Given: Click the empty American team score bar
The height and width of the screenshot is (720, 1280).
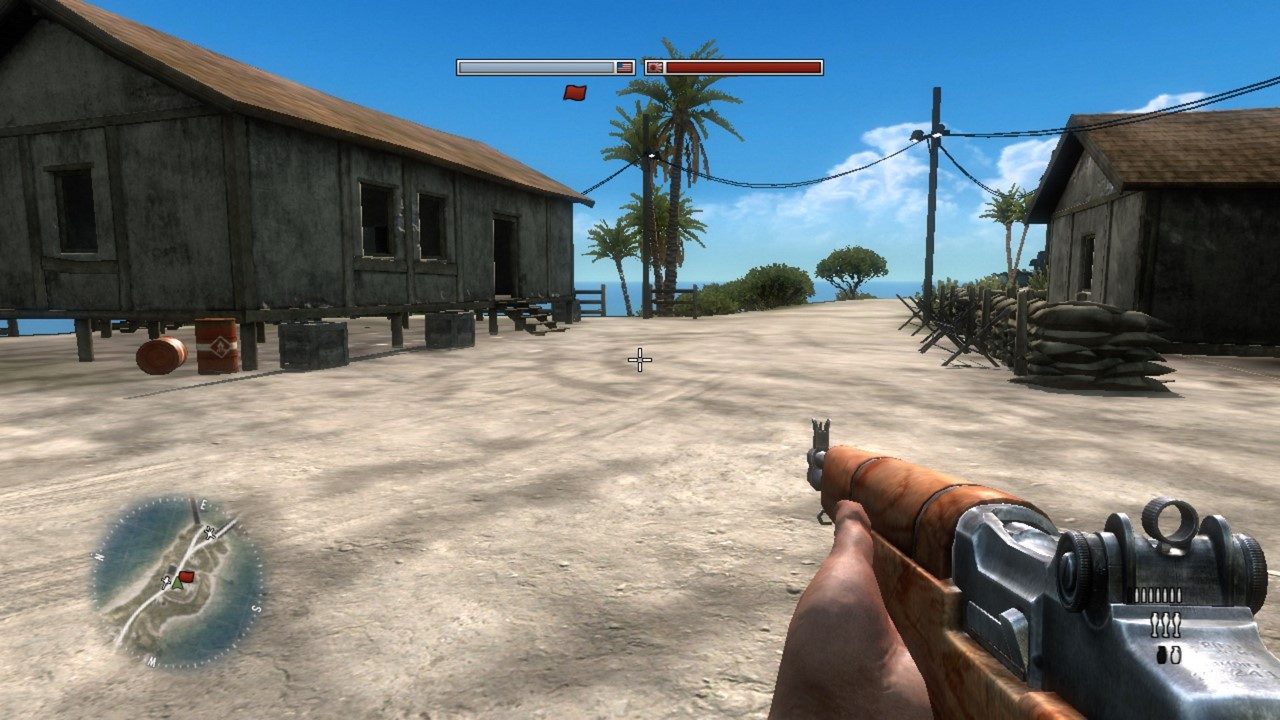Looking at the screenshot, I should [x=535, y=66].
